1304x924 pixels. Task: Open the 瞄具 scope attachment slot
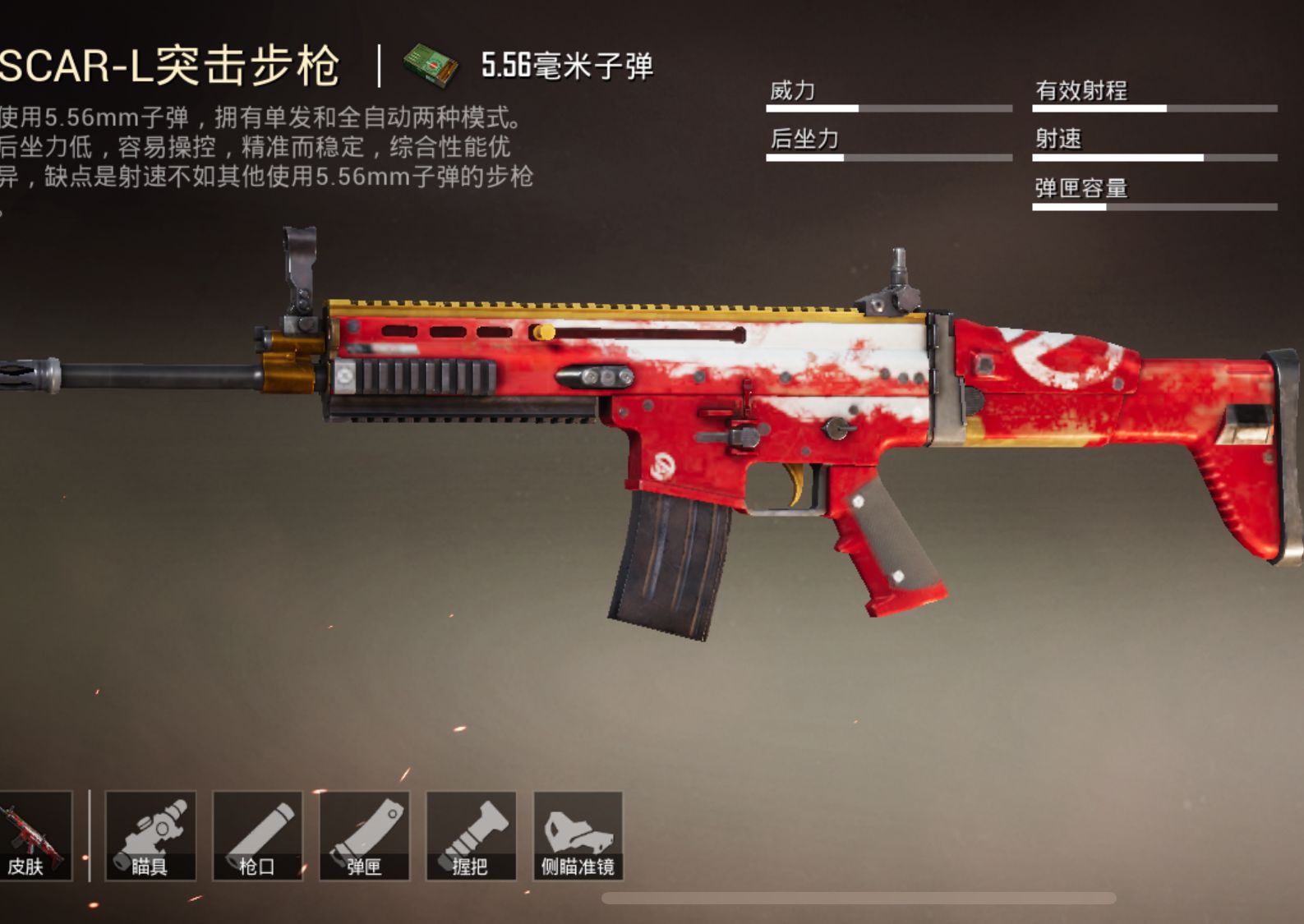pyautogui.click(x=153, y=836)
